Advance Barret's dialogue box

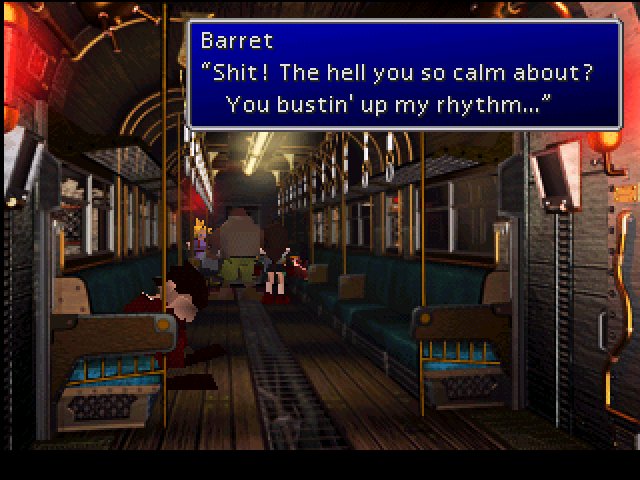click(404, 74)
